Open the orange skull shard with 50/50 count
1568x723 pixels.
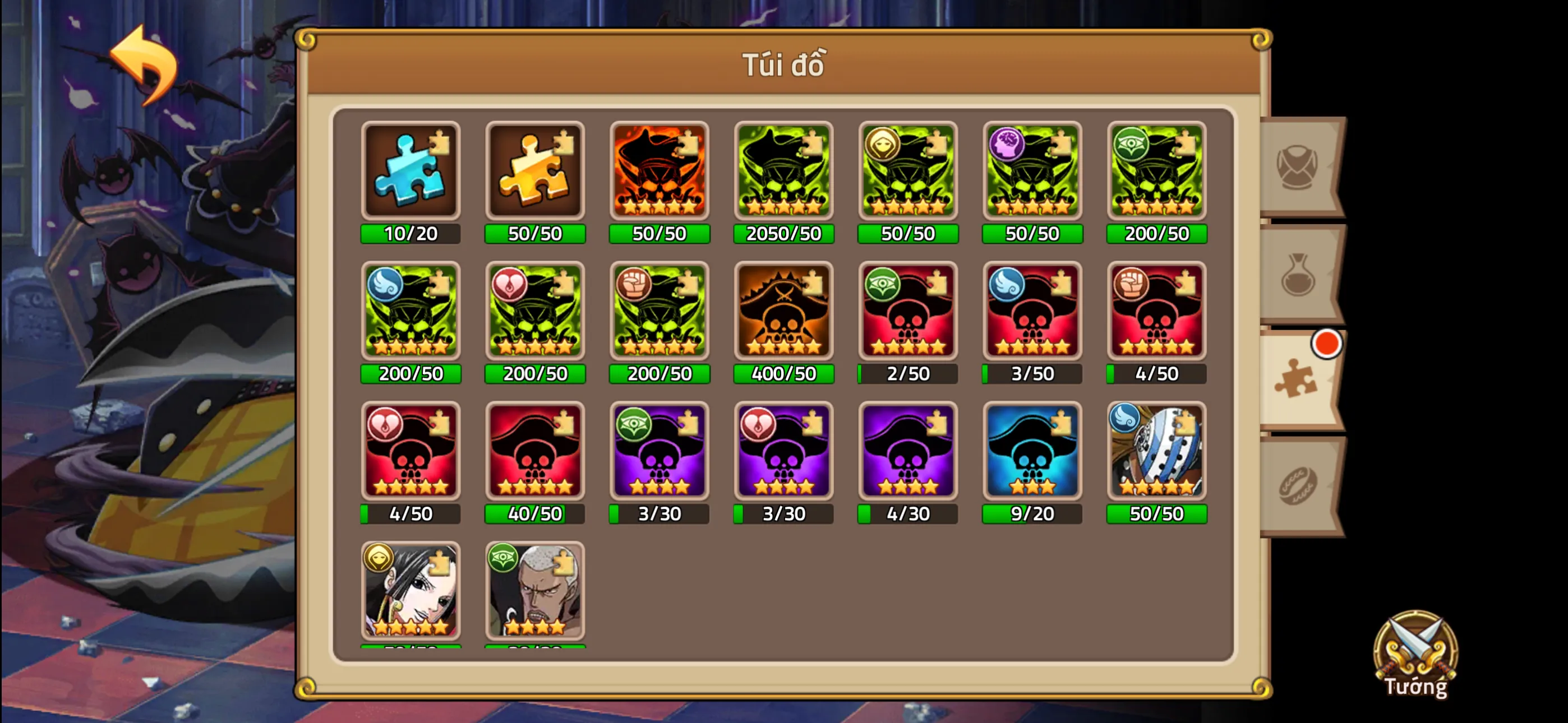click(x=659, y=172)
